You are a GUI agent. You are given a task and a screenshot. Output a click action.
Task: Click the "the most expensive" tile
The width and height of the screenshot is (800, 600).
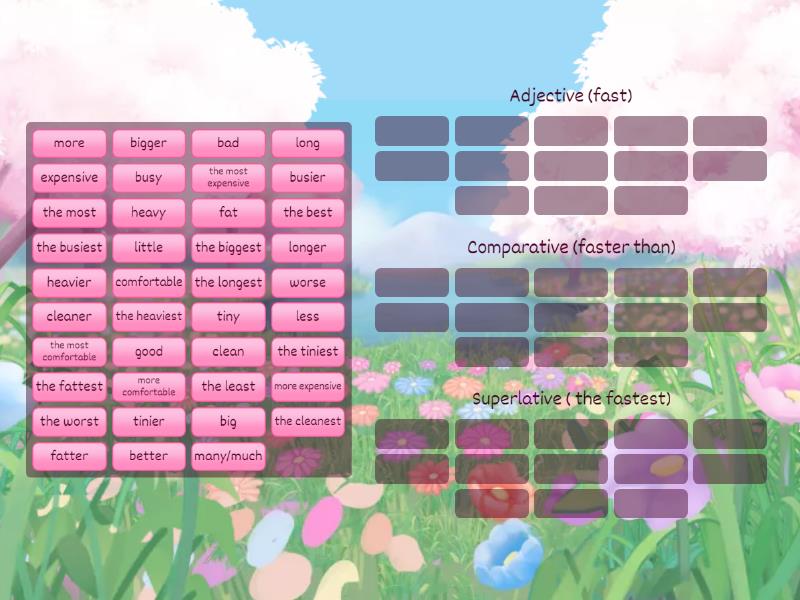click(x=228, y=178)
